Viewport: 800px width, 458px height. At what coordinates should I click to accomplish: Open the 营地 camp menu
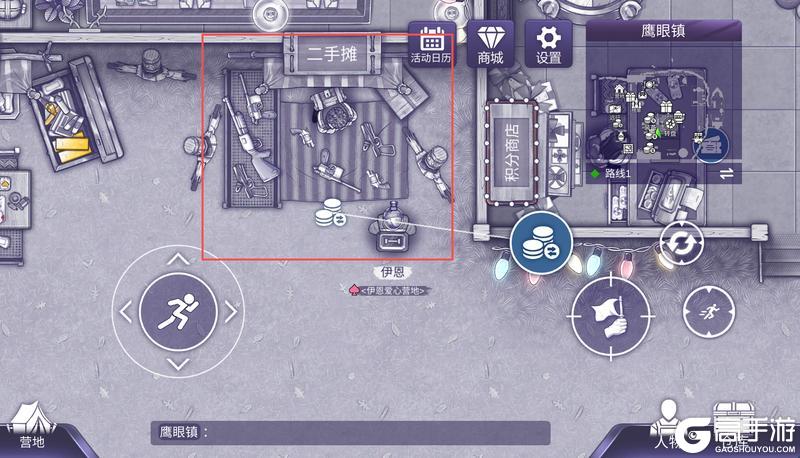click(32, 430)
